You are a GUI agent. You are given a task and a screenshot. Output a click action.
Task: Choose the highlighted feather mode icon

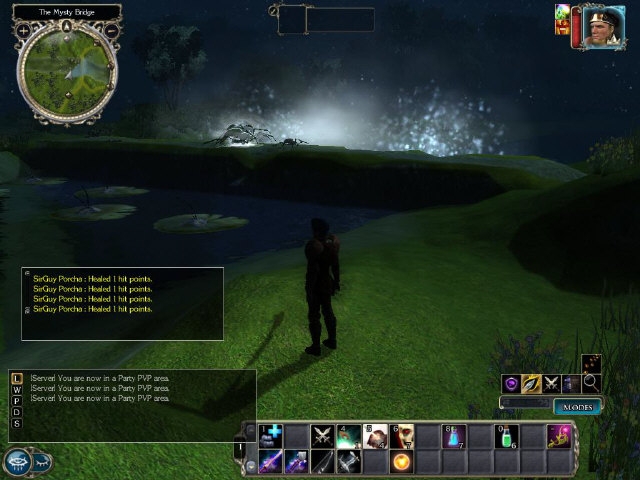click(531, 383)
